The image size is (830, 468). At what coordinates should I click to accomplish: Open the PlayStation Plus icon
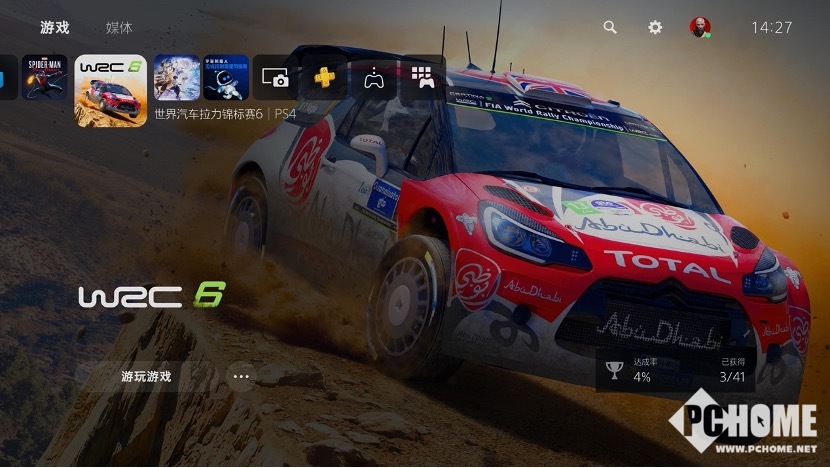pyautogui.click(x=325, y=77)
